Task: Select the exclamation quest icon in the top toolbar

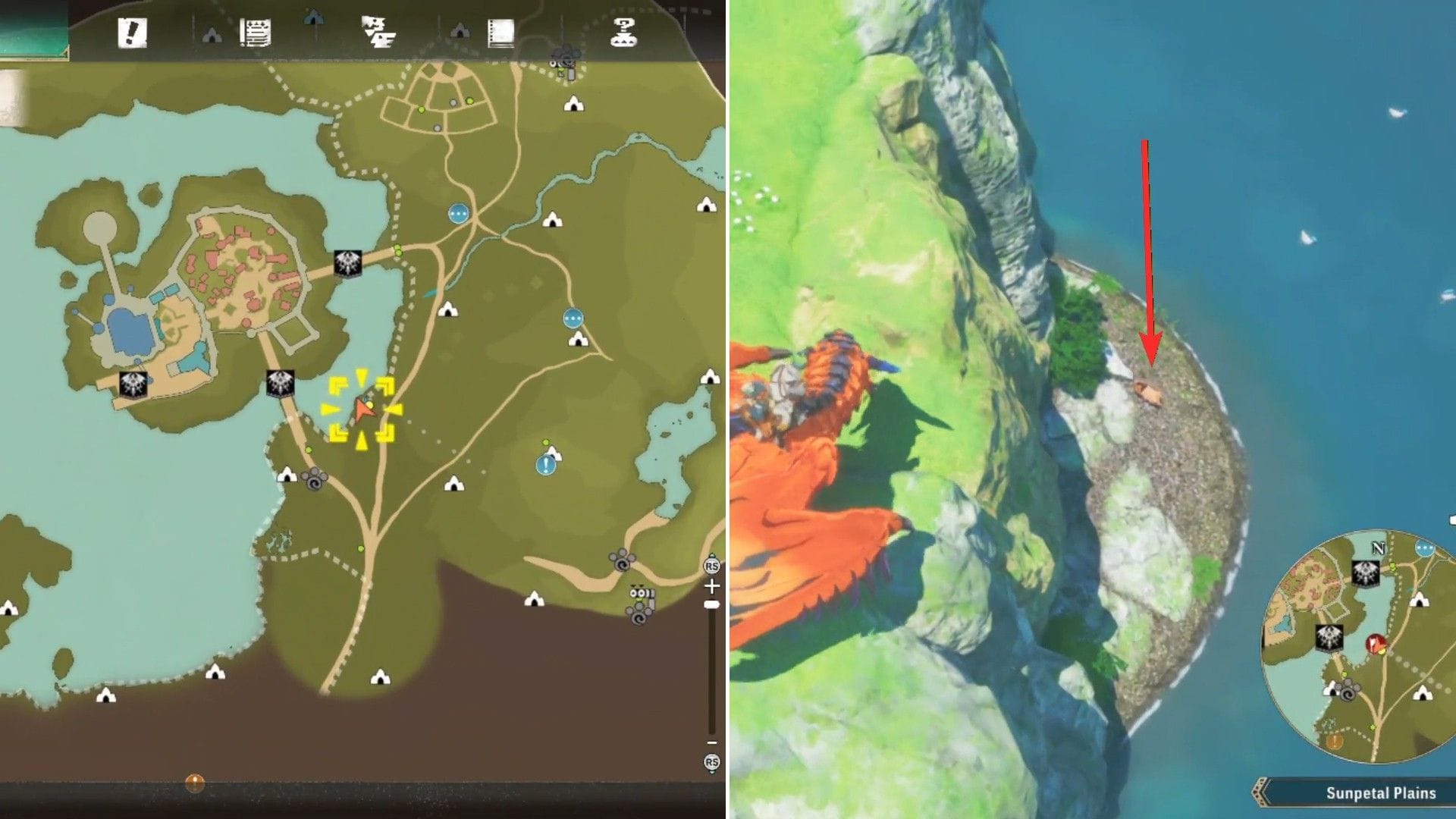Action: [x=133, y=32]
